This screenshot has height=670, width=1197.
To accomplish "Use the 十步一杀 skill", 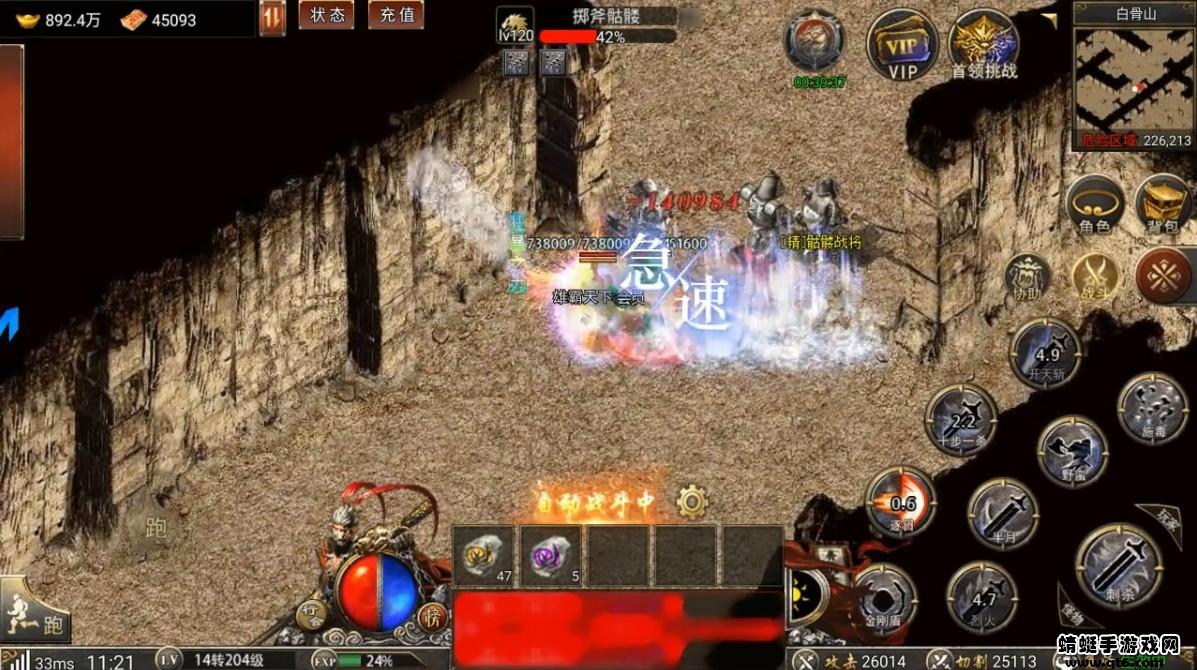I will click(961, 421).
